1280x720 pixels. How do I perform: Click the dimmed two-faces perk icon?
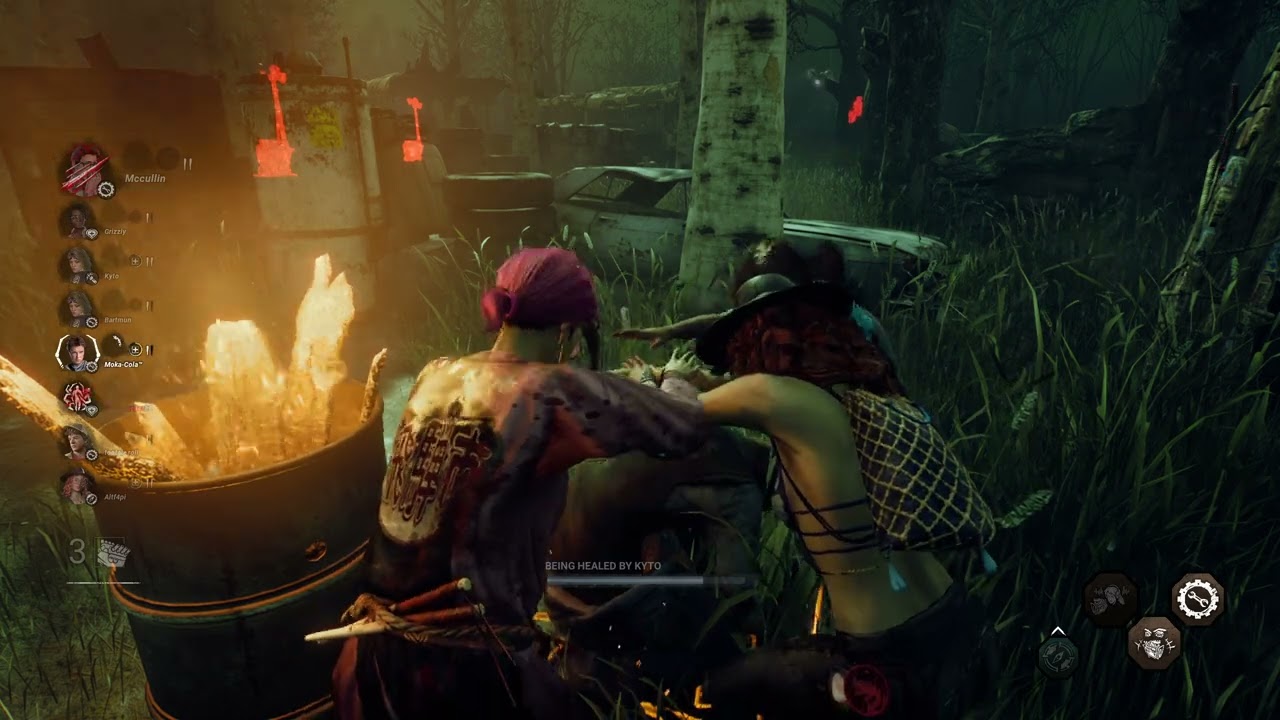(x=1111, y=599)
